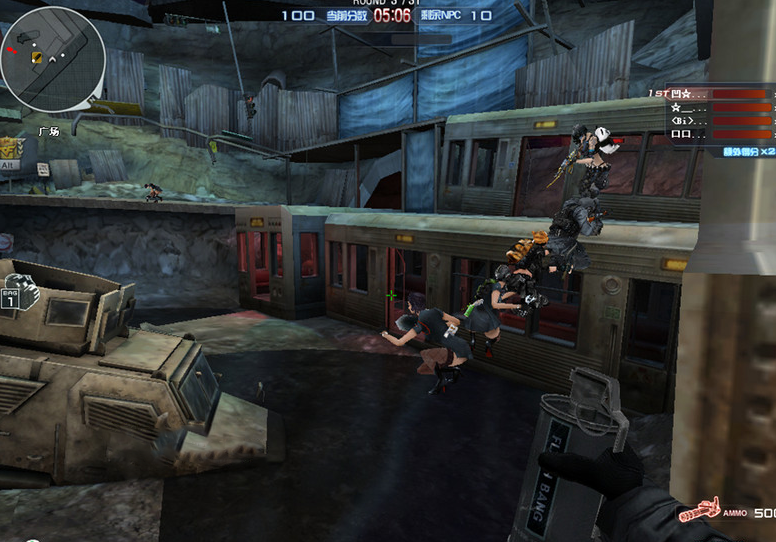Click the circular minimap
This screenshot has height=542, width=776.
point(52,59)
